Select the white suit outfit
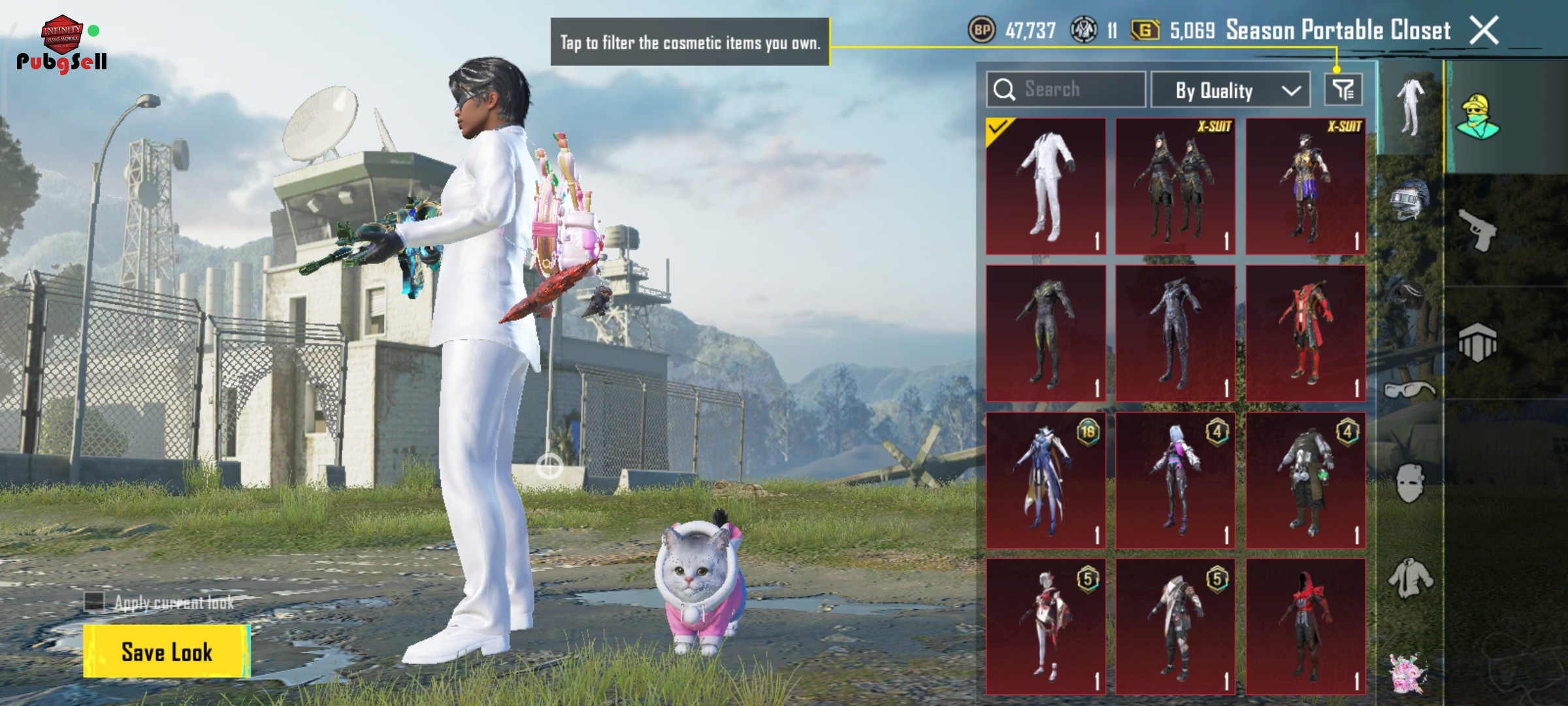 1046,186
